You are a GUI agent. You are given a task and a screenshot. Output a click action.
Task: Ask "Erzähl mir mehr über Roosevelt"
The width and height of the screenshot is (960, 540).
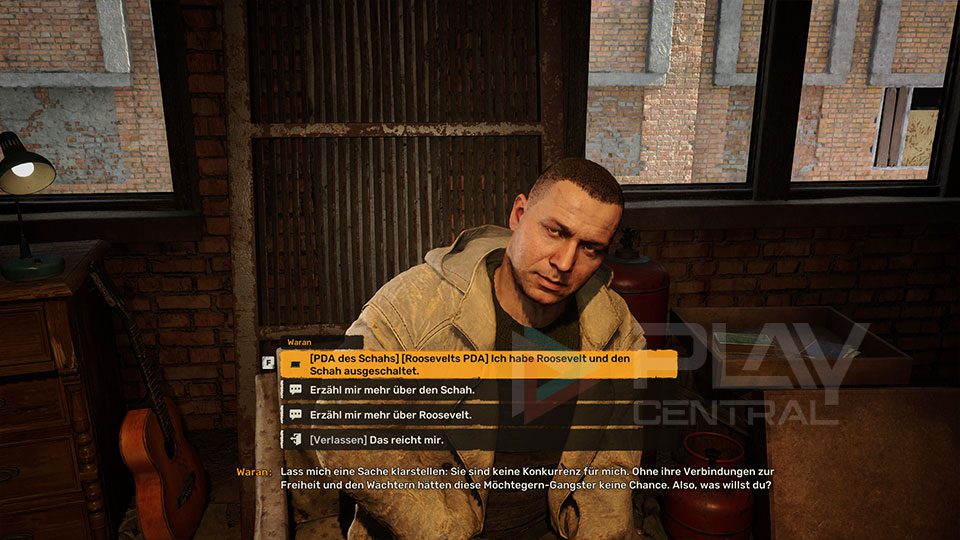[390, 414]
